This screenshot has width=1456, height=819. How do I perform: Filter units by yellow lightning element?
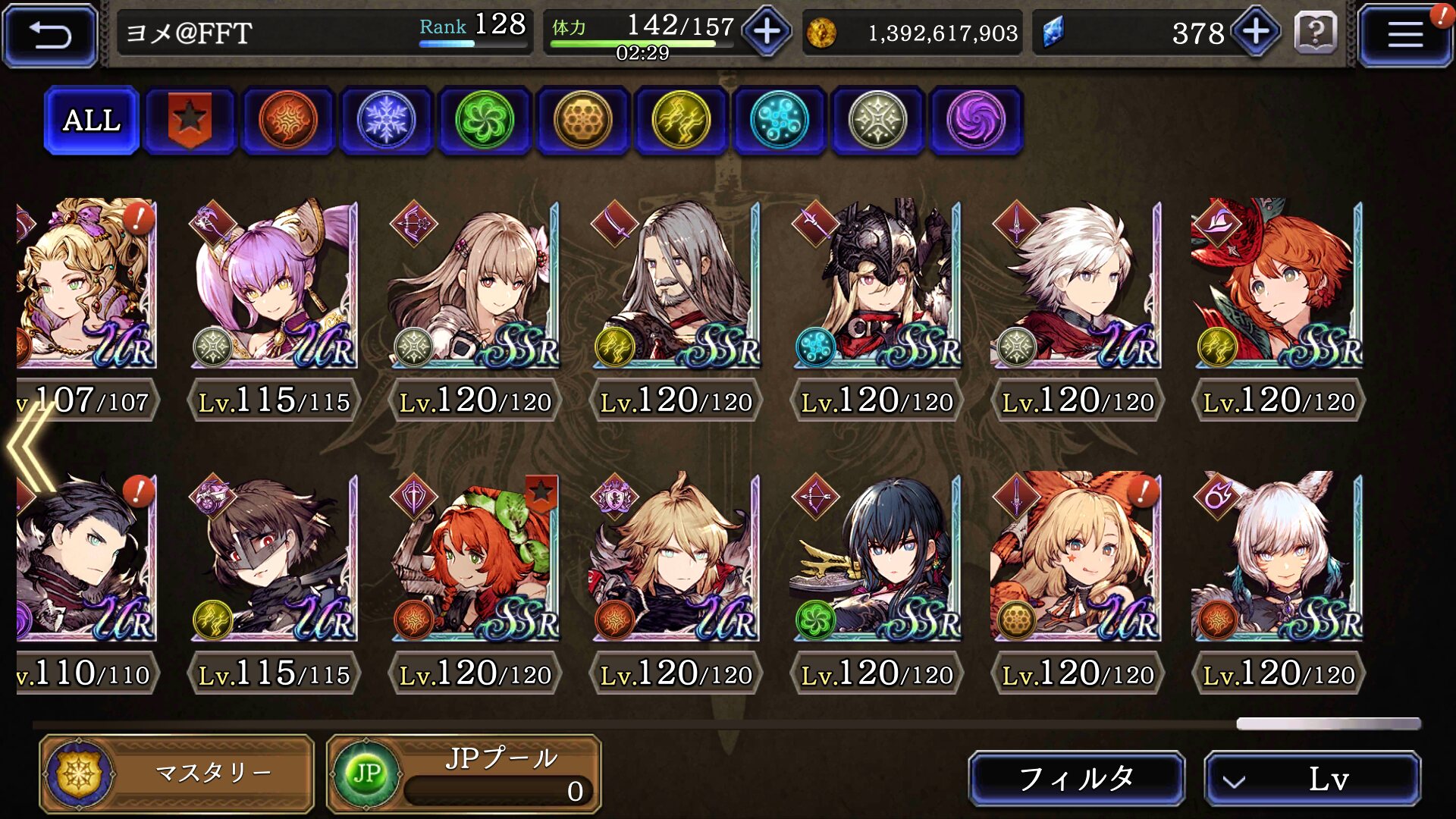680,120
